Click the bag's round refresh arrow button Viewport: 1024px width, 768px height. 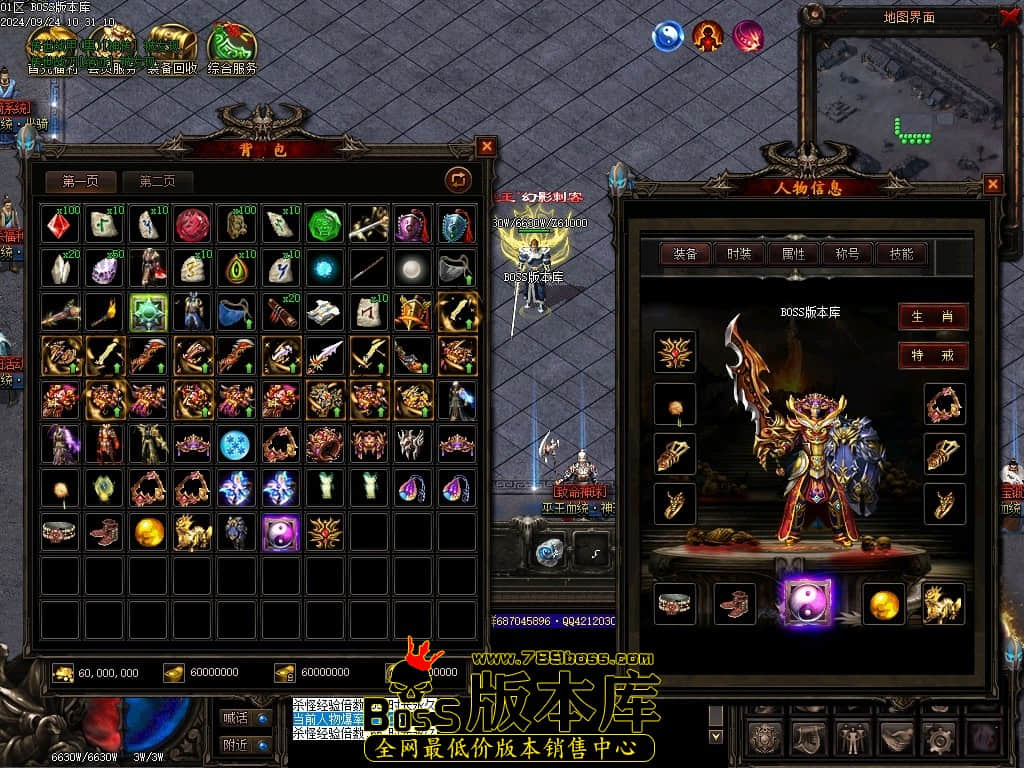tap(458, 180)
